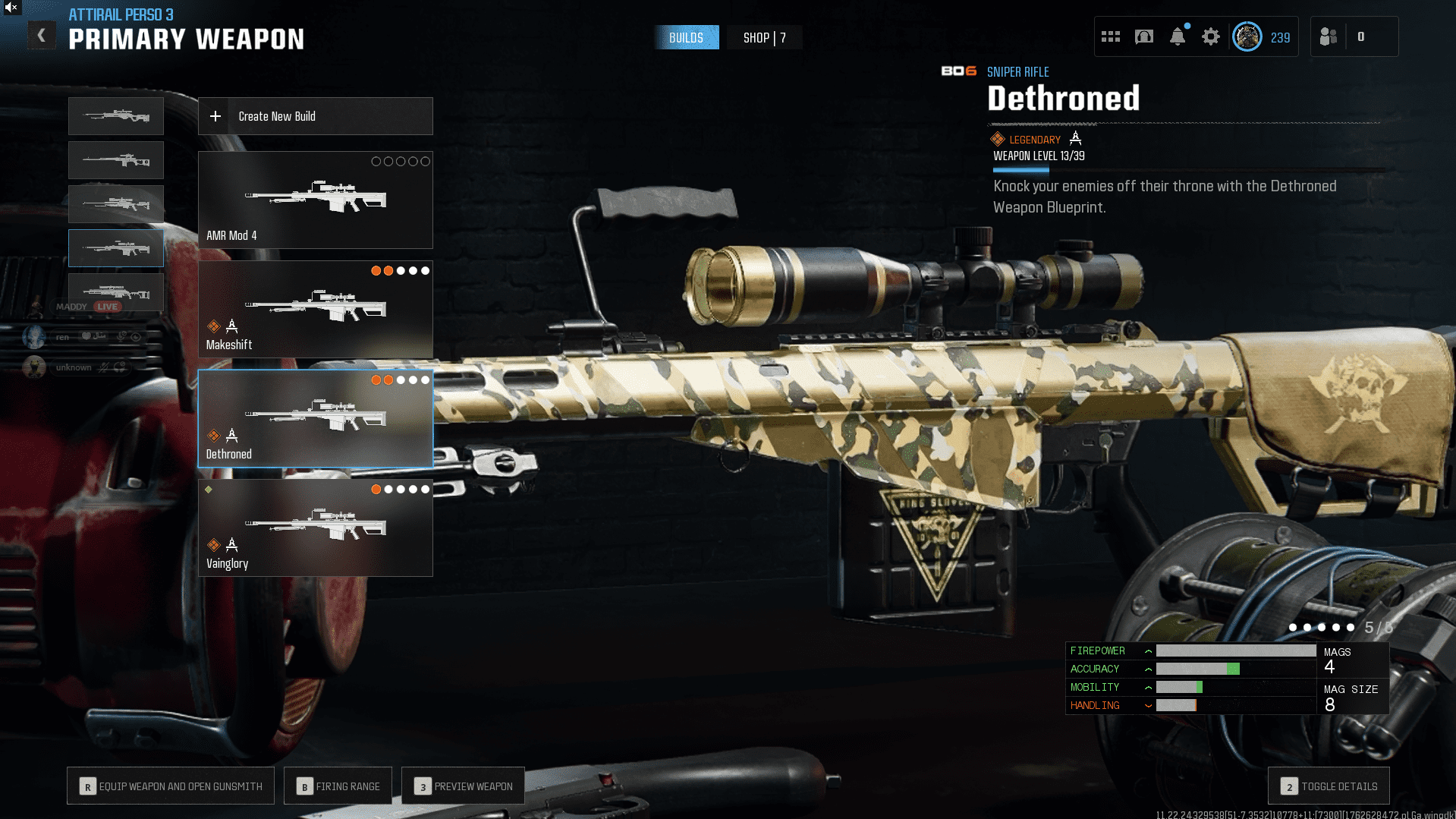1456x819 pixels.
Task: Open notifications bell
Action: tap(1178, 36)
